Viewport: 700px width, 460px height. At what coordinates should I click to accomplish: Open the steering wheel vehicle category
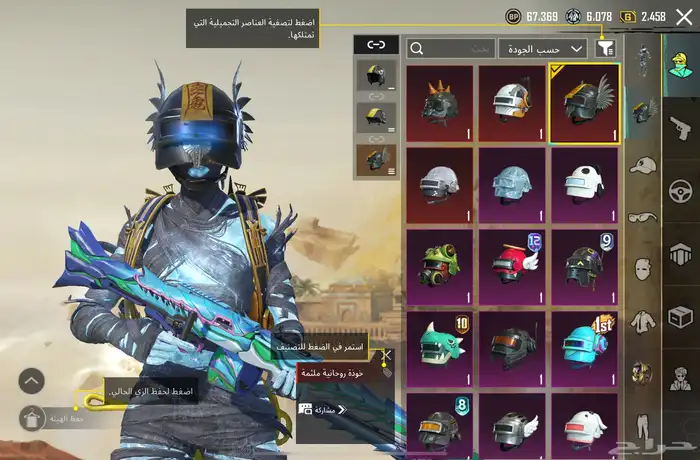pos(680,190)
